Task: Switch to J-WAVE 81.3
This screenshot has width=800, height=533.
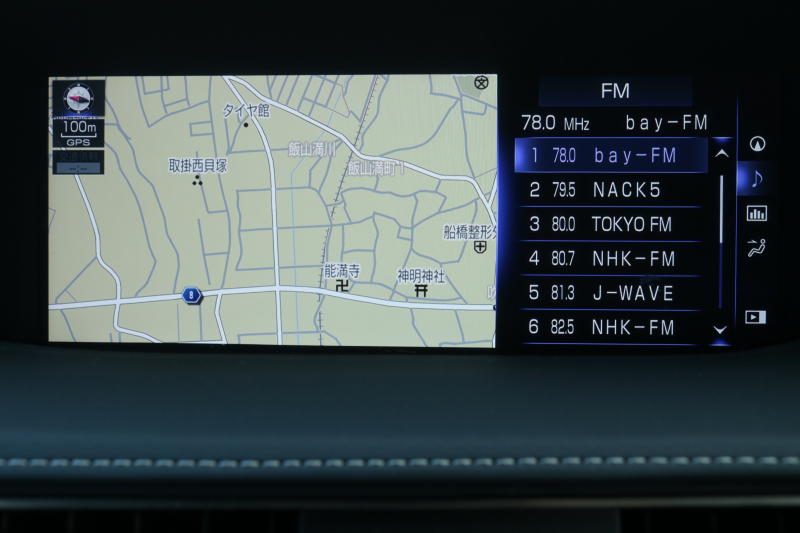Action: point(610,293)
